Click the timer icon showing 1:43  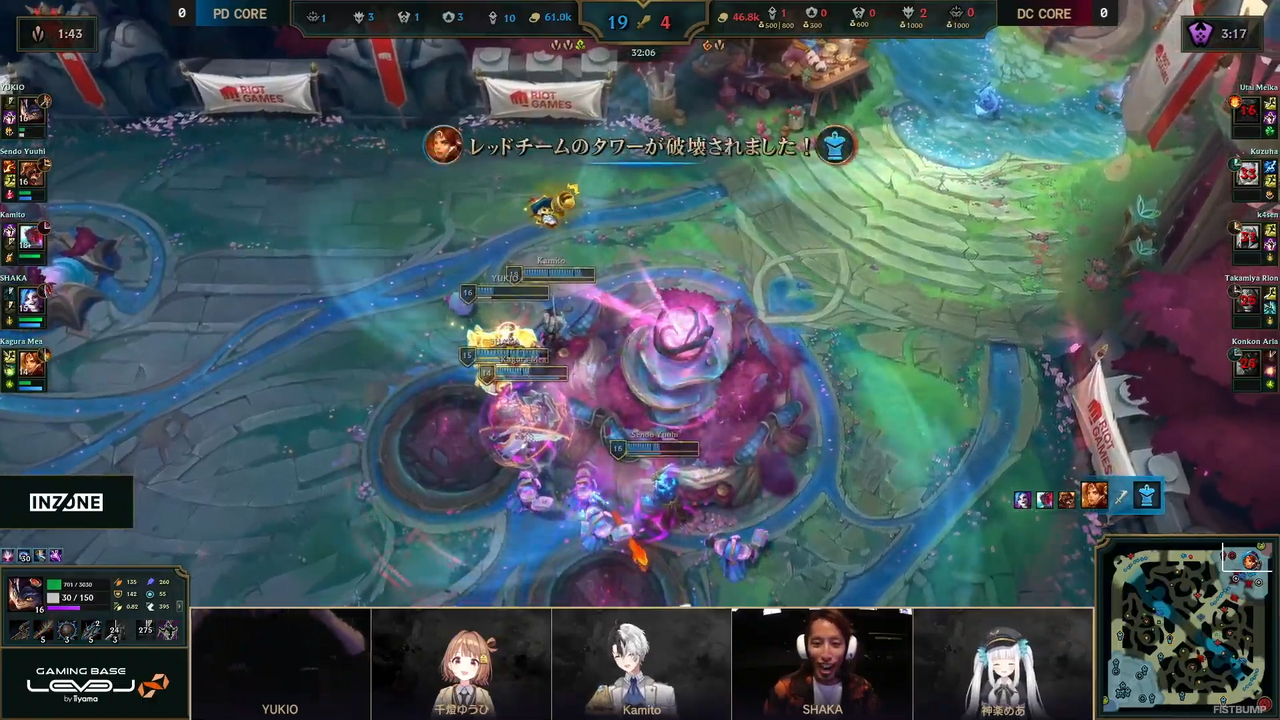[x=39, y=34]
